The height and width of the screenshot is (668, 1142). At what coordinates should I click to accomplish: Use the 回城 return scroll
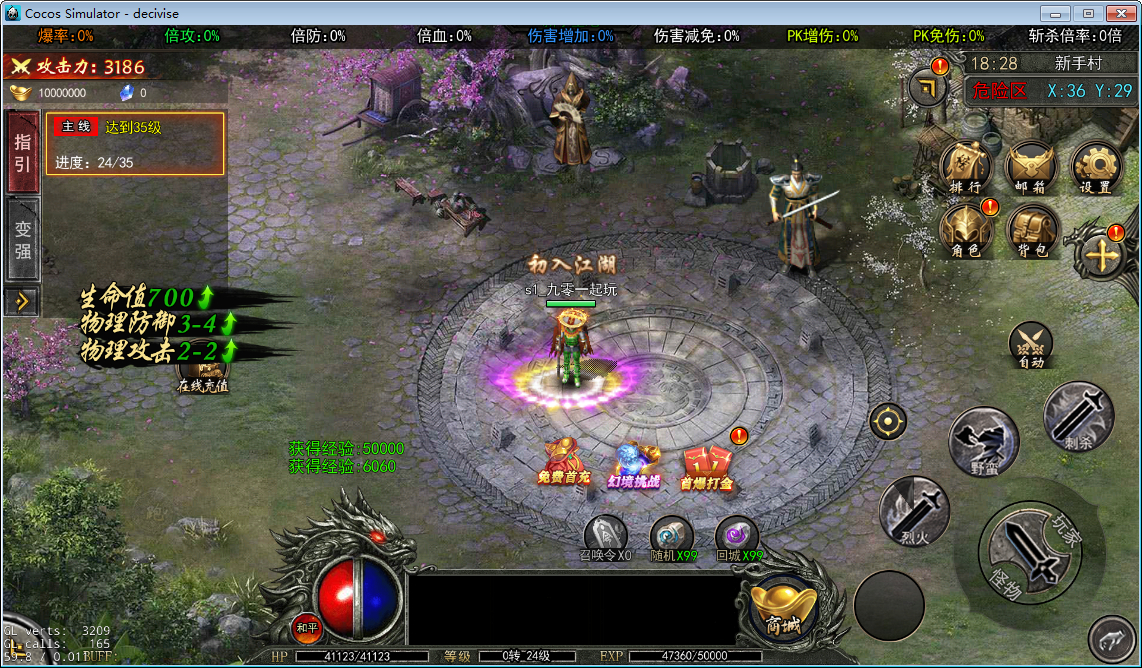(x=737, y=538)
